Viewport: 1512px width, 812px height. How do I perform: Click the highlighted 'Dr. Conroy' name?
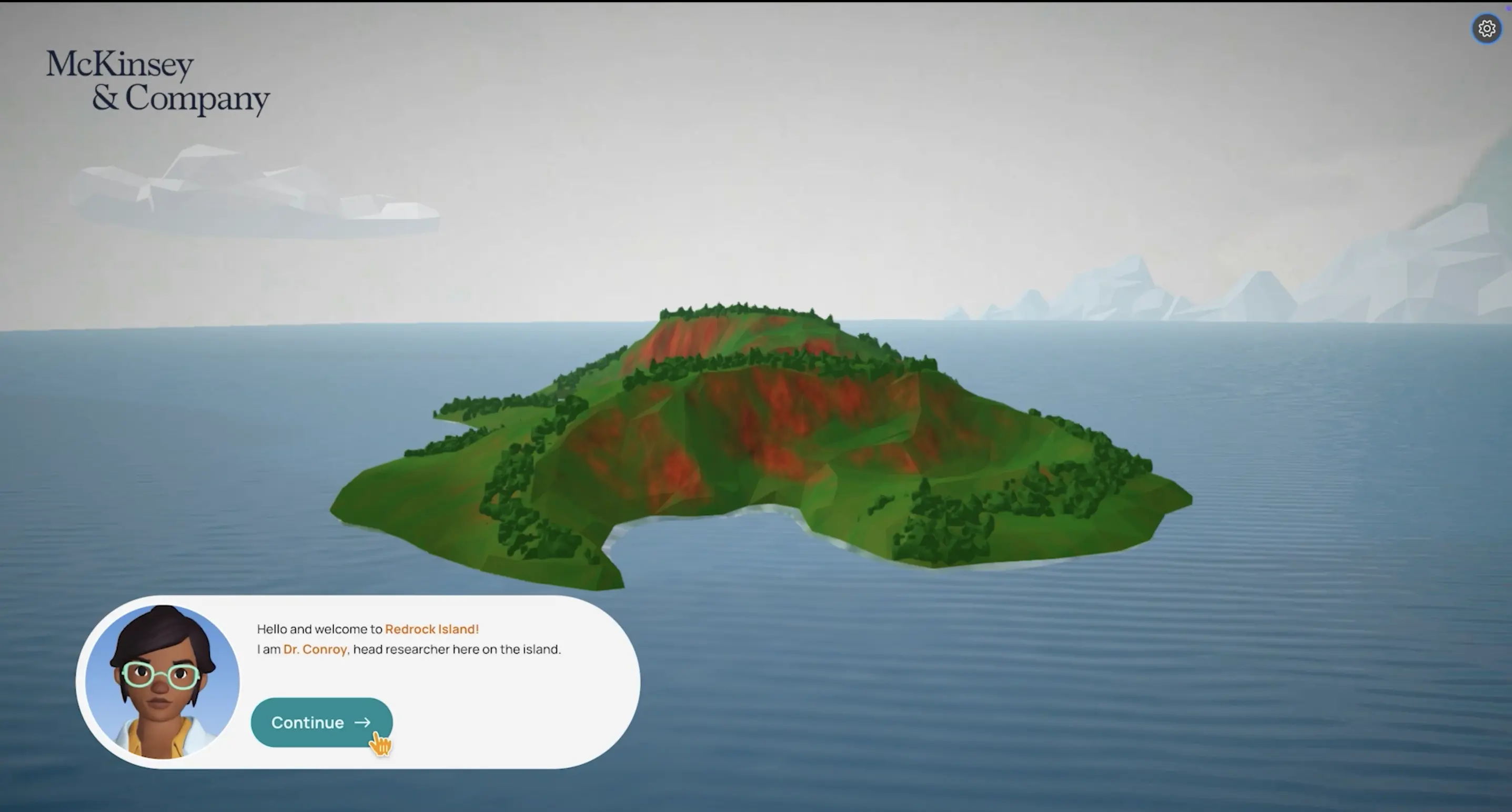tap(315, 649)
